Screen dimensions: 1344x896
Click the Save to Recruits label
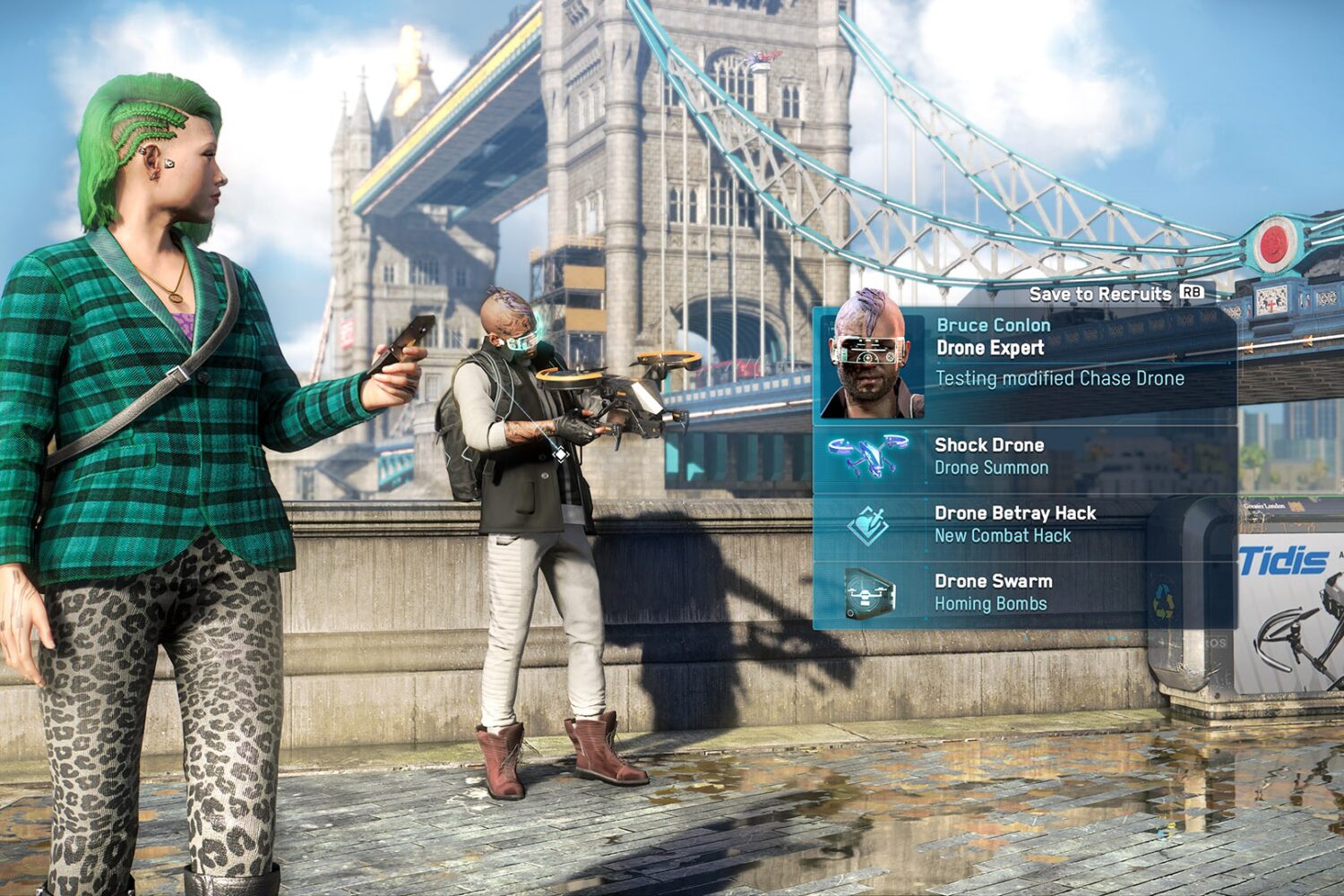(1099, 294)
